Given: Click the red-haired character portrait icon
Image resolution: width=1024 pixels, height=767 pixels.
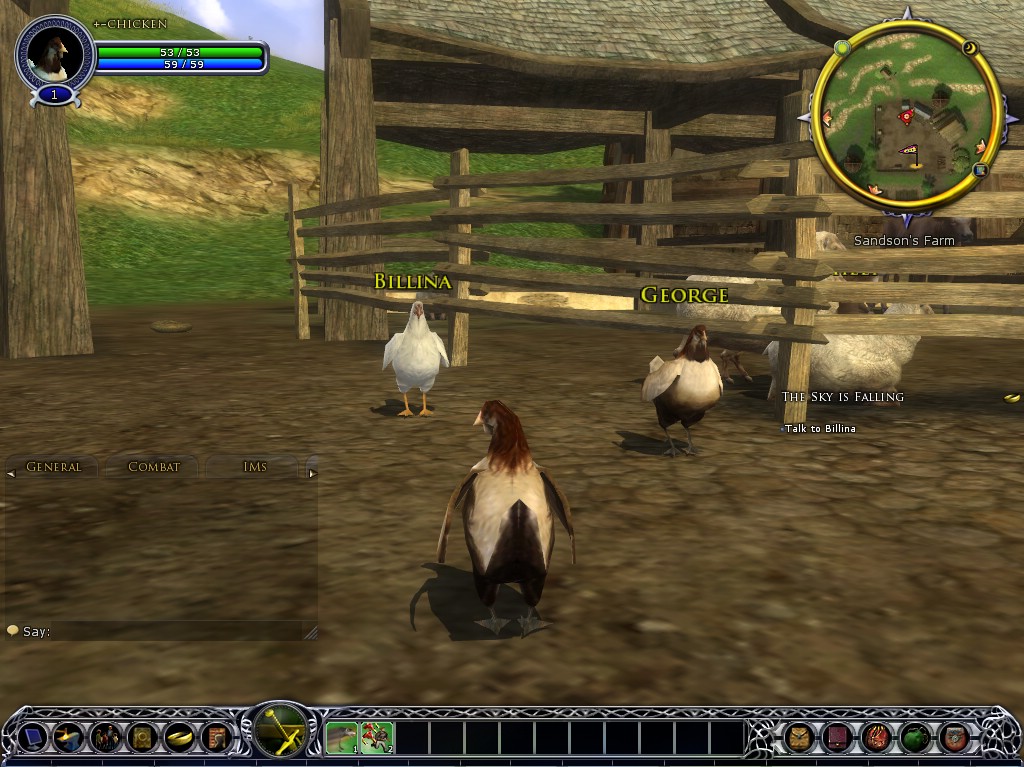Looking at the screenshot, I should [214, 737].
